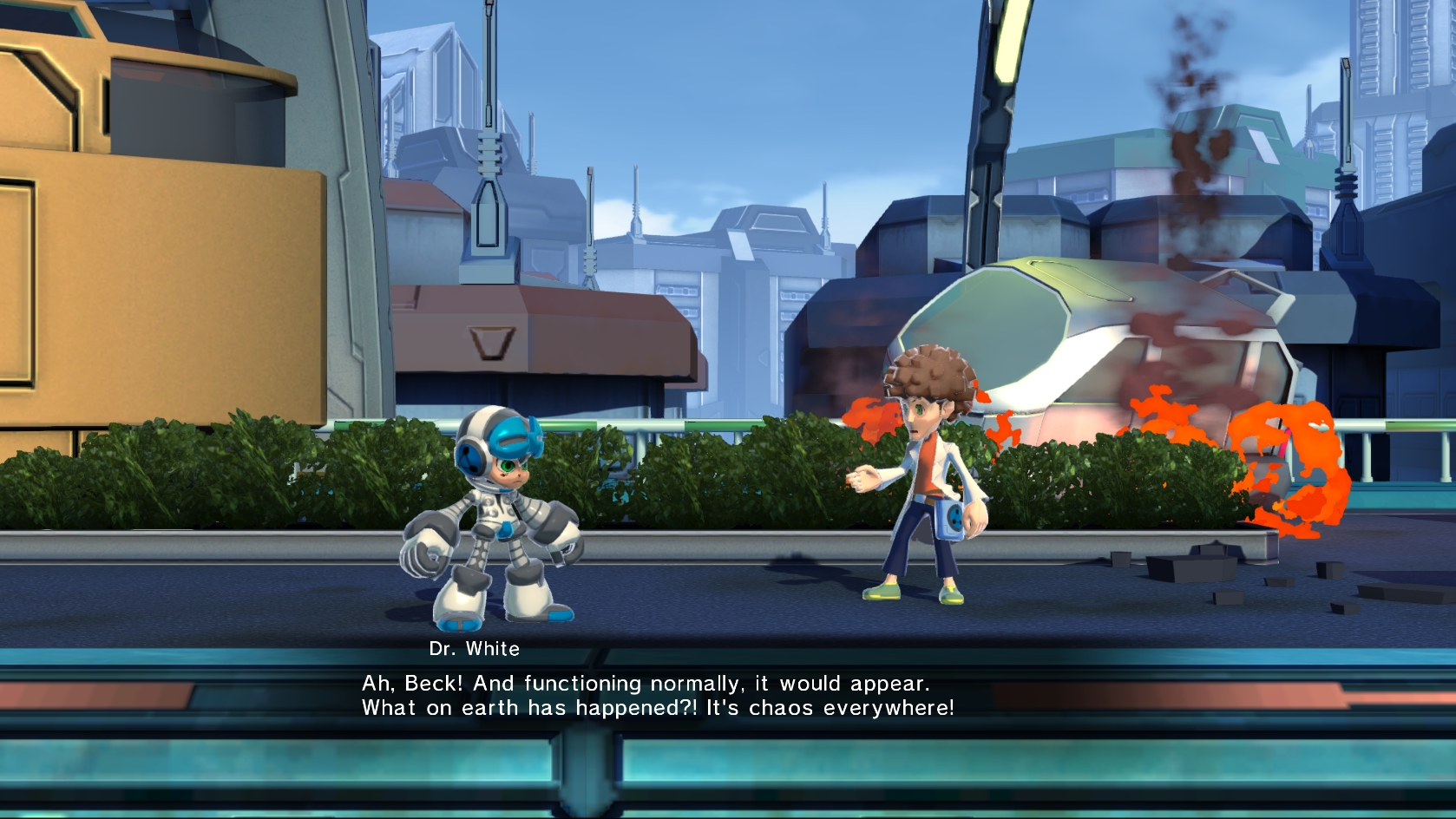Click the dialogue text to advance
Viewport: 1456px width, 819px height.
coord(642,694)
